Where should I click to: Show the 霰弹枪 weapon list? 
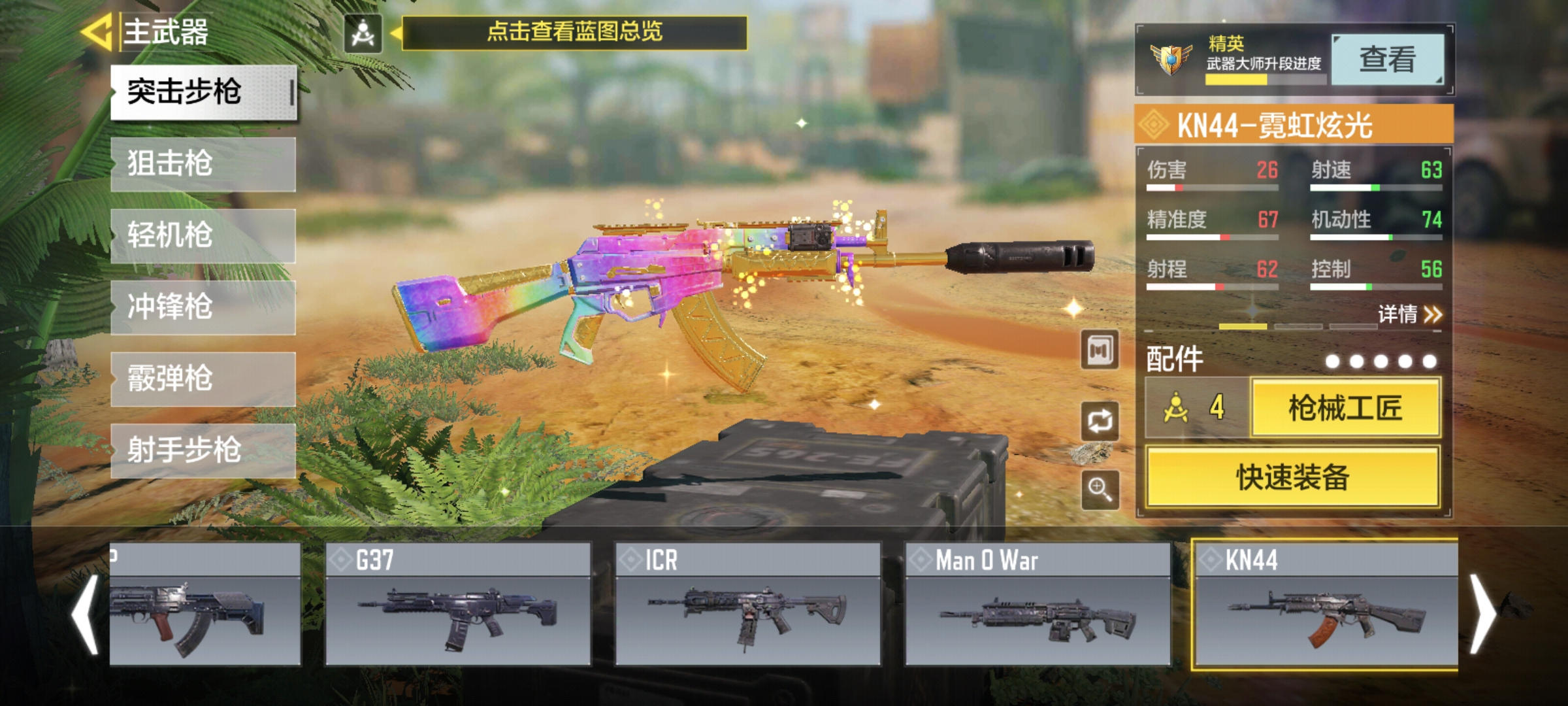[x=203, y=379]
